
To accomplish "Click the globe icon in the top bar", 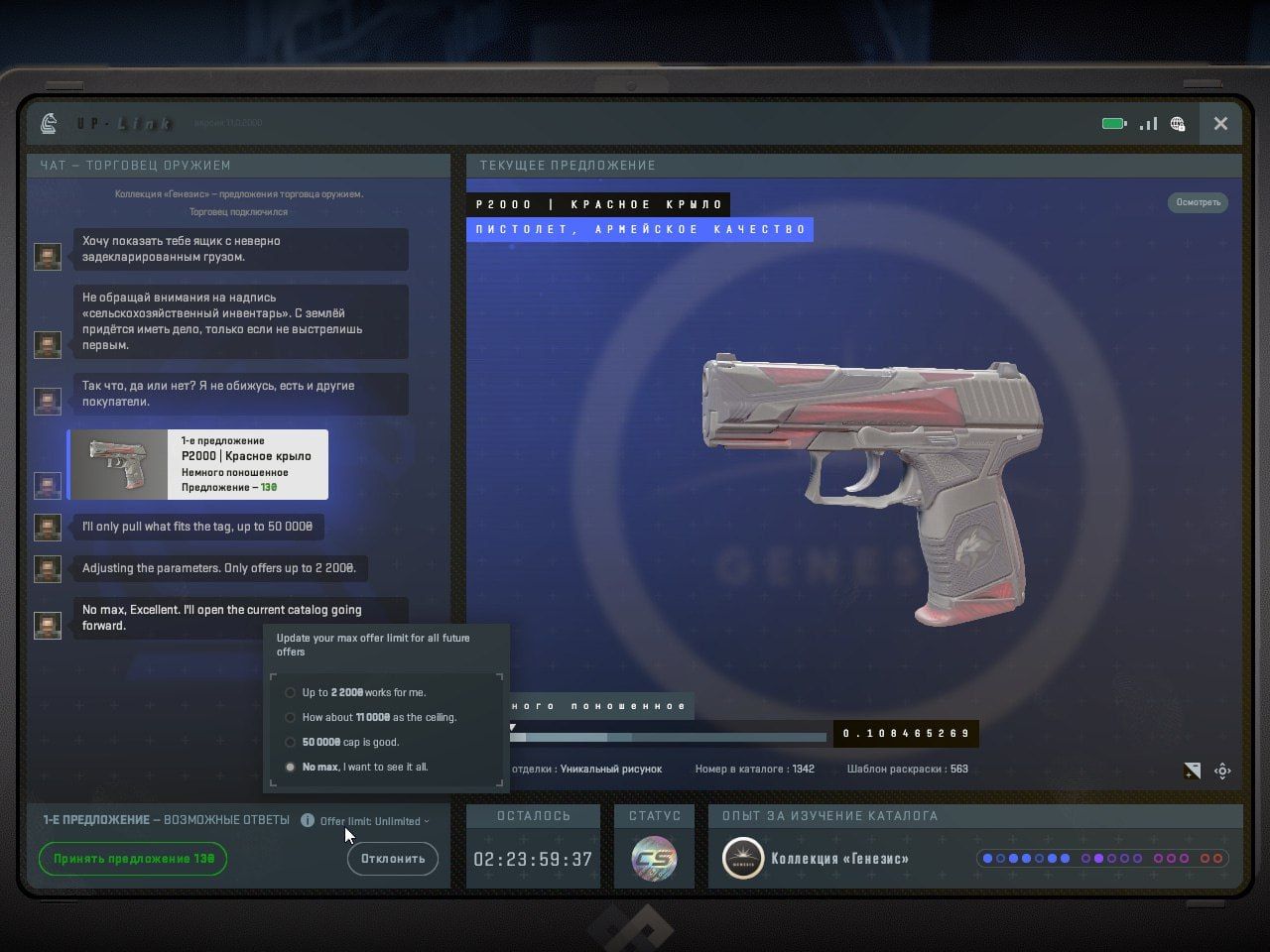I will click(1178, 124).
